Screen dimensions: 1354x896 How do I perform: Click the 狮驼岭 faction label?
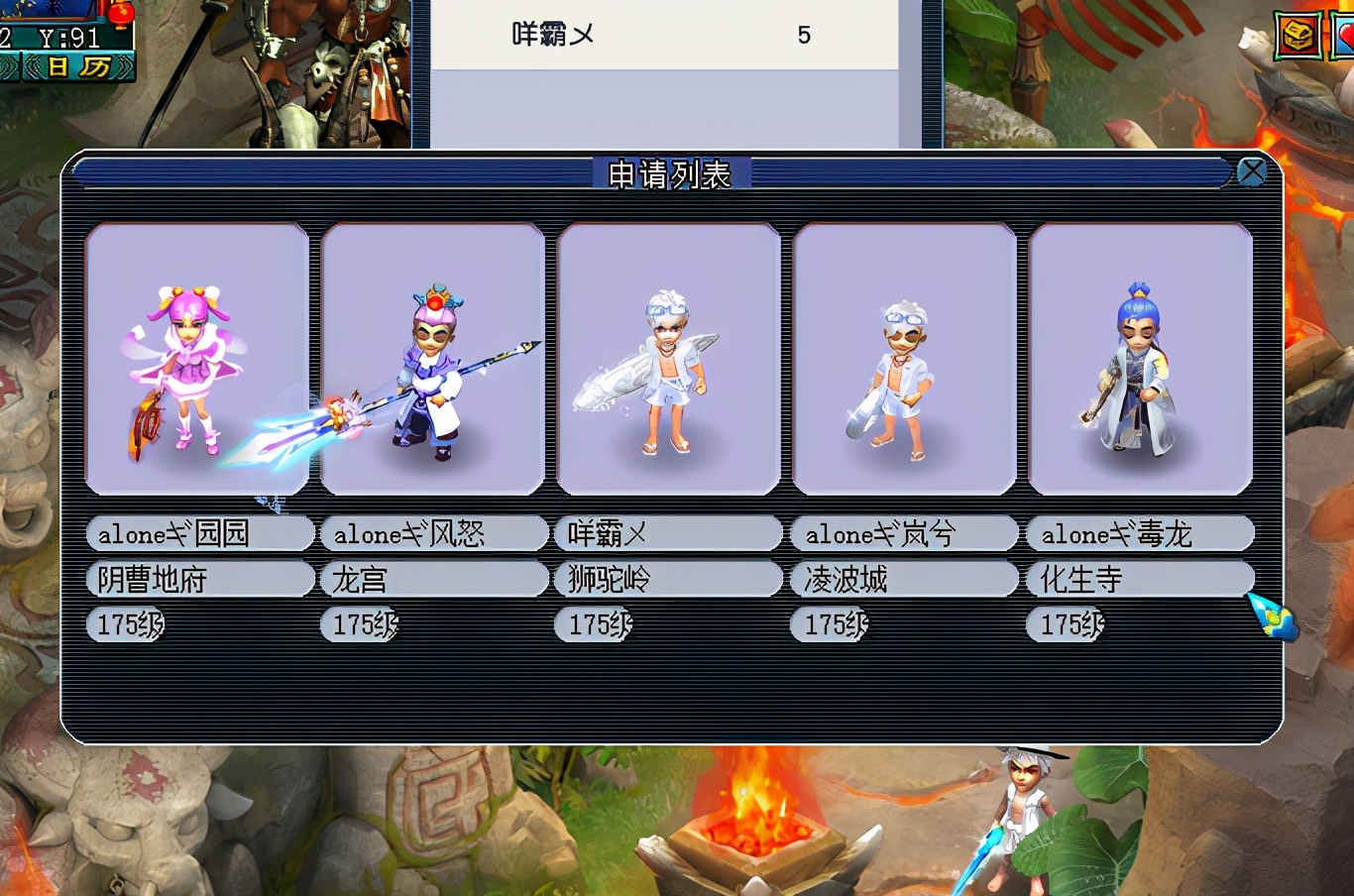pyautogui.click(x=668, y=579)
